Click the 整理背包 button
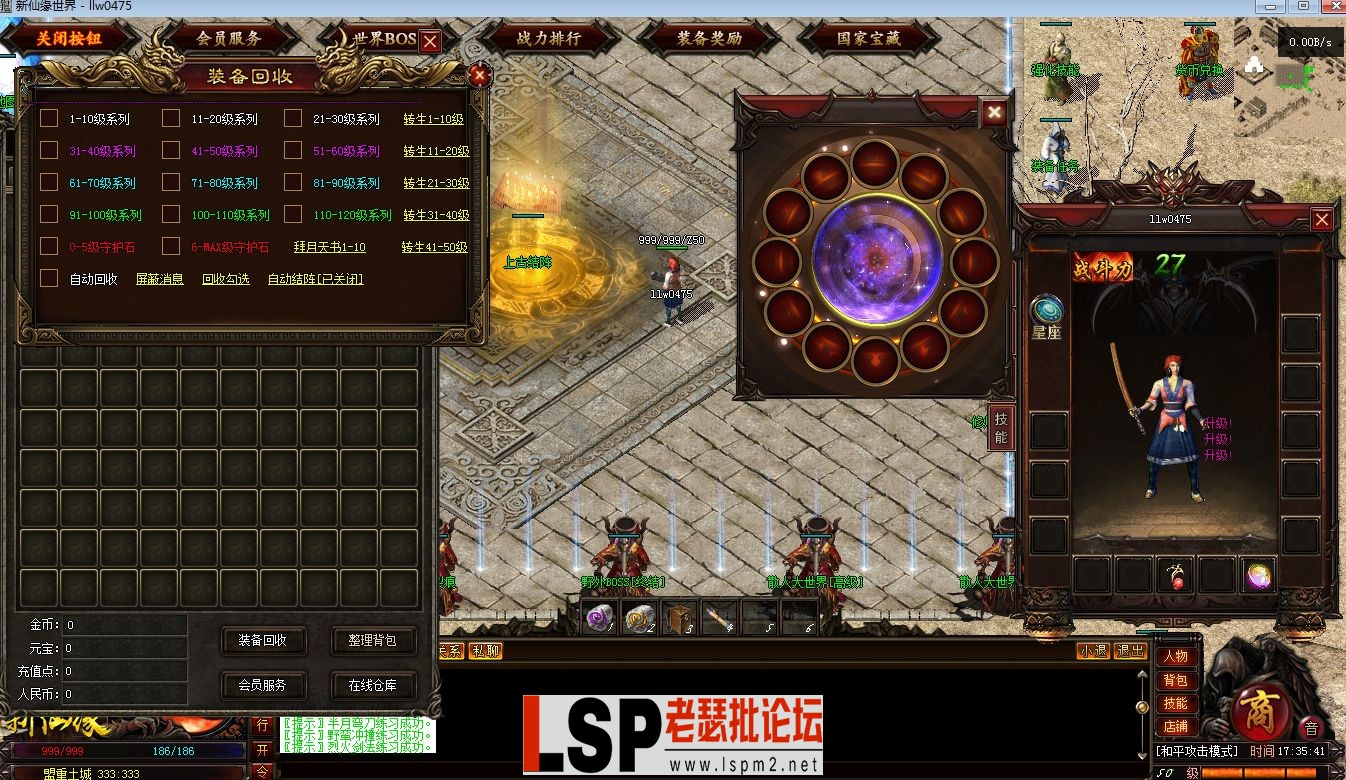 click(373, 642)
